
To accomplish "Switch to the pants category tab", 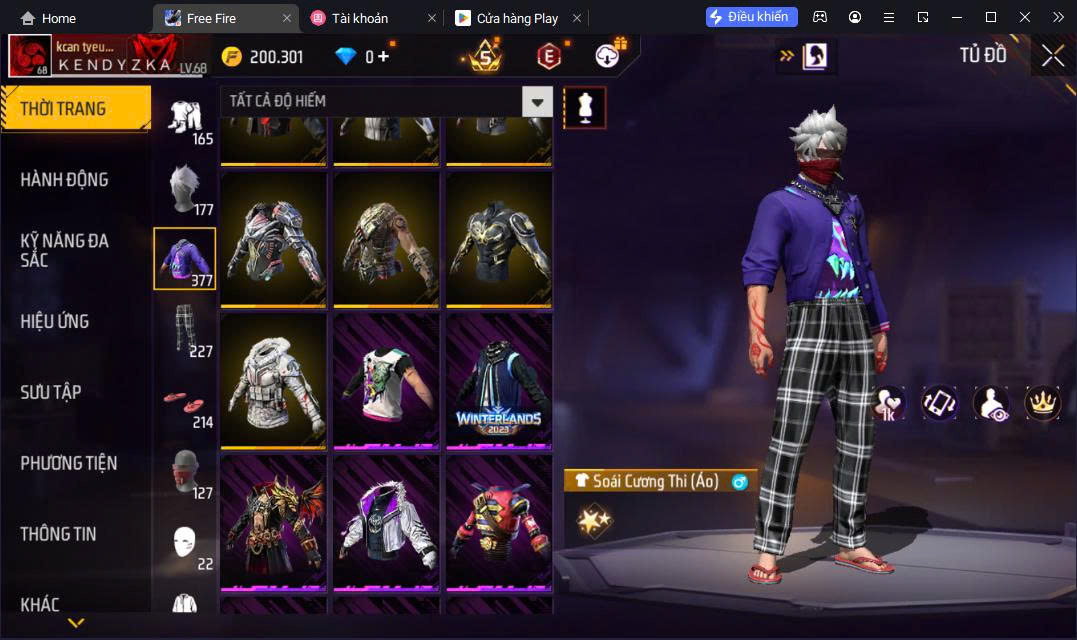I will [x=185, y=329].
